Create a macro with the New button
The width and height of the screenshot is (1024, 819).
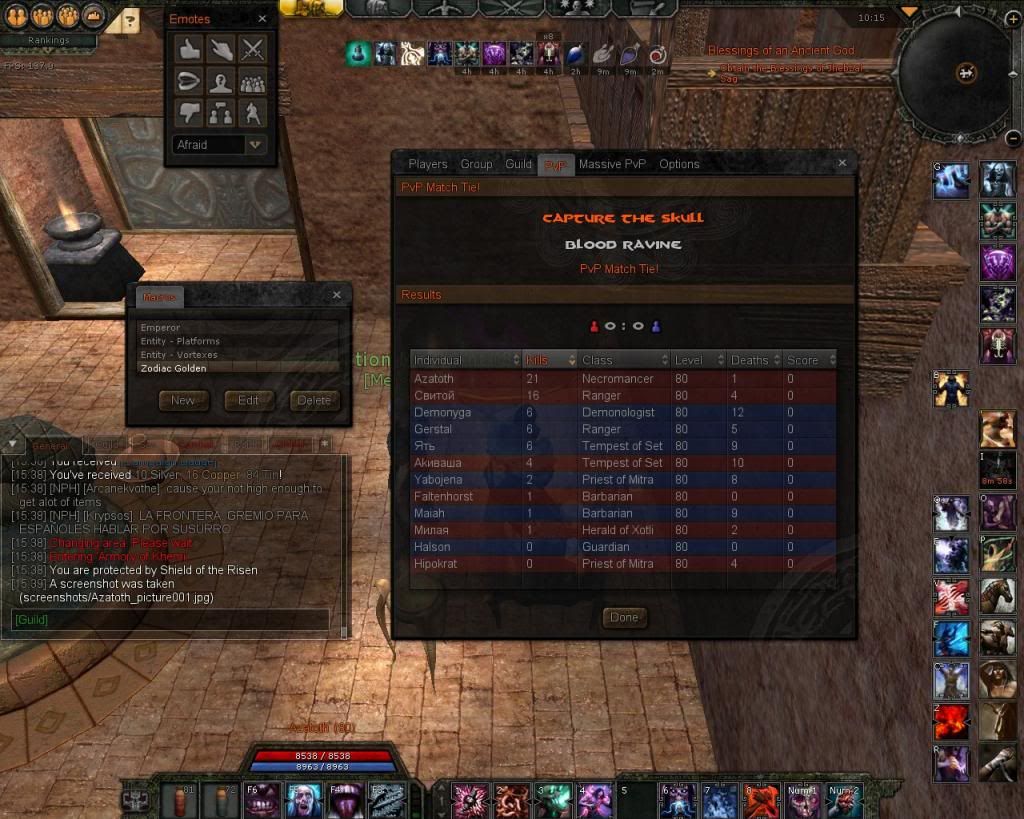(183, 400)
